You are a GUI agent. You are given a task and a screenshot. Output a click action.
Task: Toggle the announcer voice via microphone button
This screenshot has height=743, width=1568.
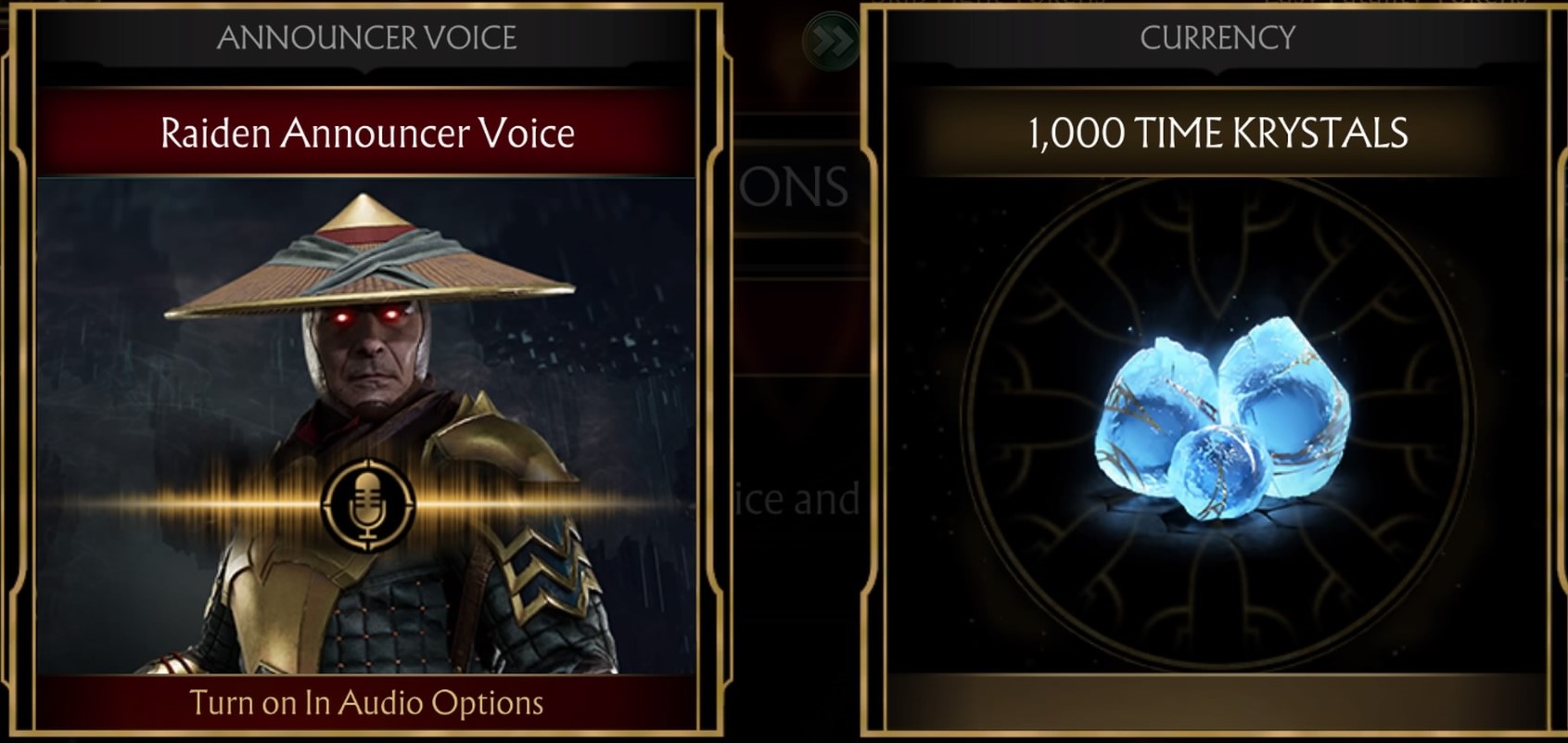pos(370,502)
